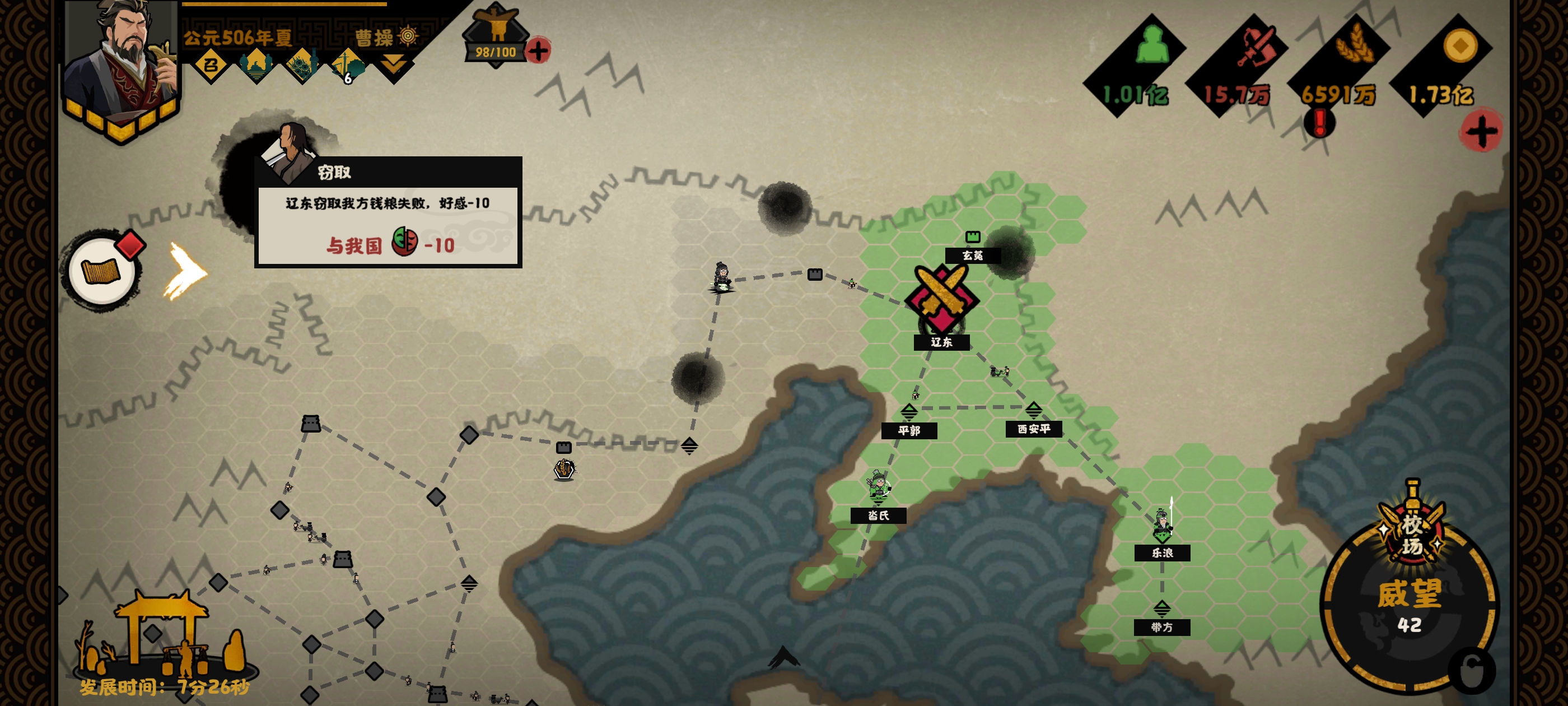Select the coins and tower diamond icon
The image size is (1568, 706).
click(302, 65)
